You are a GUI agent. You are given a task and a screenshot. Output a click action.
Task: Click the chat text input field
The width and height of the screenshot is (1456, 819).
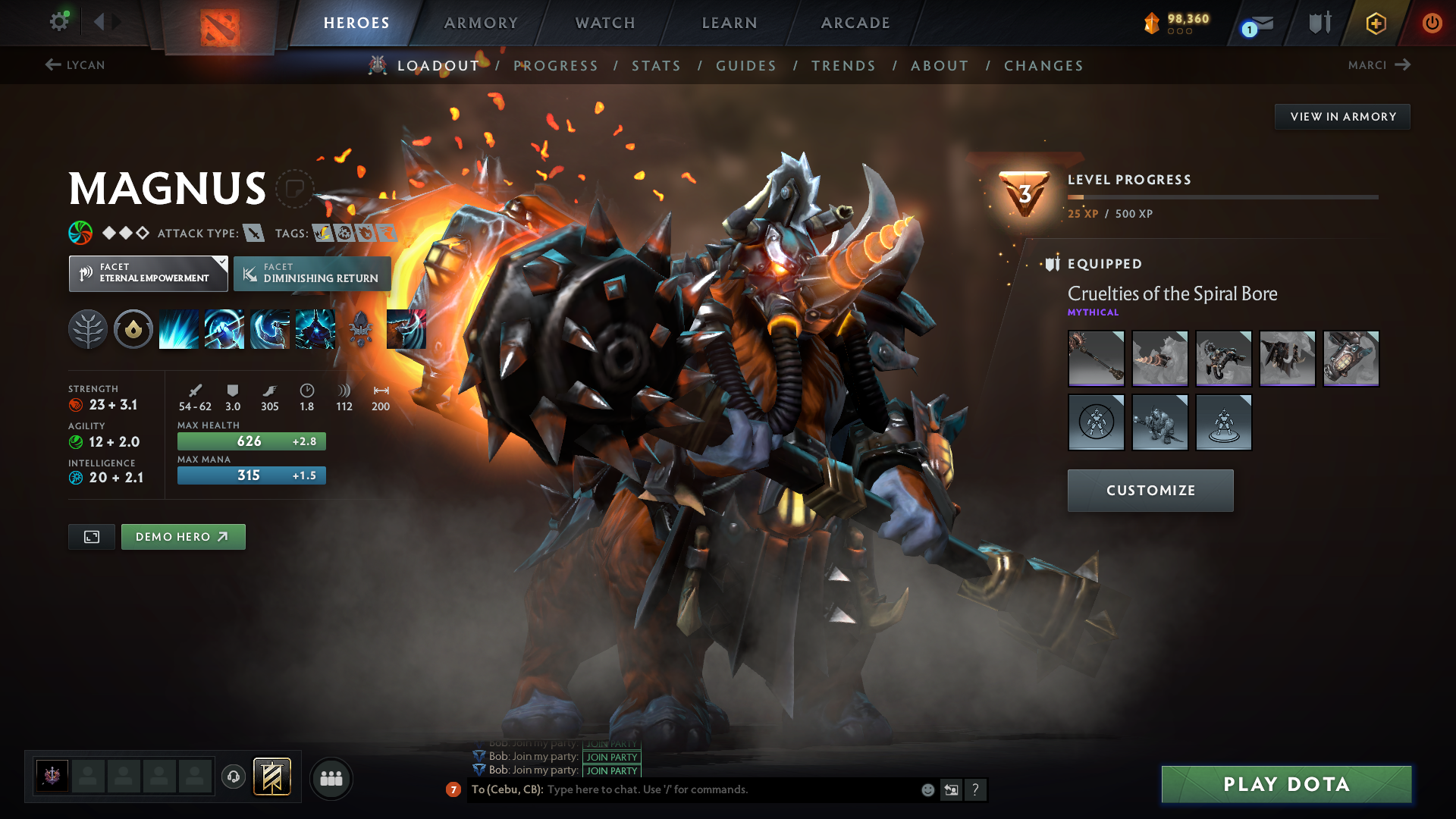click(x=728, y=789)
